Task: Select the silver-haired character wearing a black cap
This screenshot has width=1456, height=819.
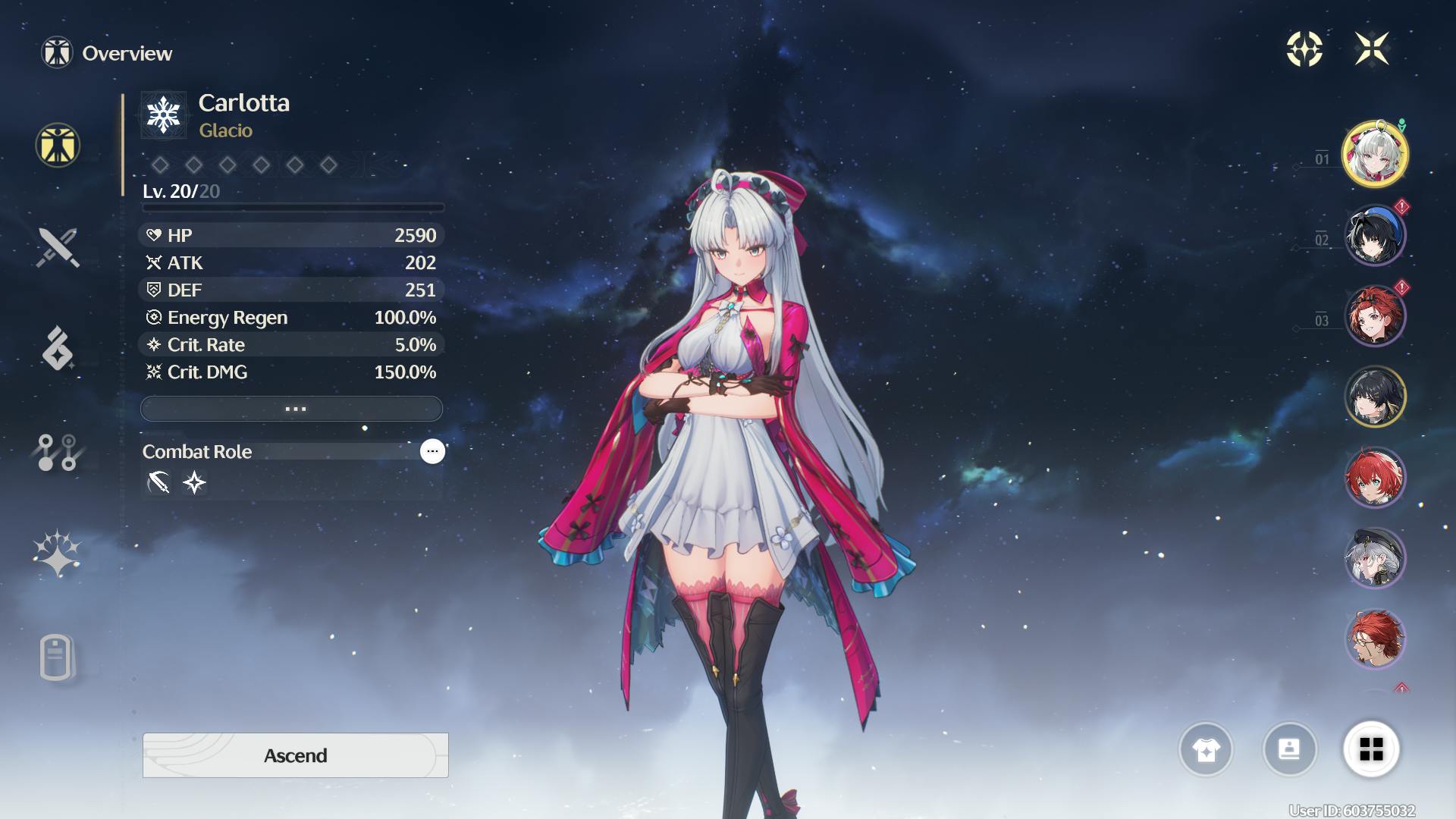Action: pos(1374,559)
